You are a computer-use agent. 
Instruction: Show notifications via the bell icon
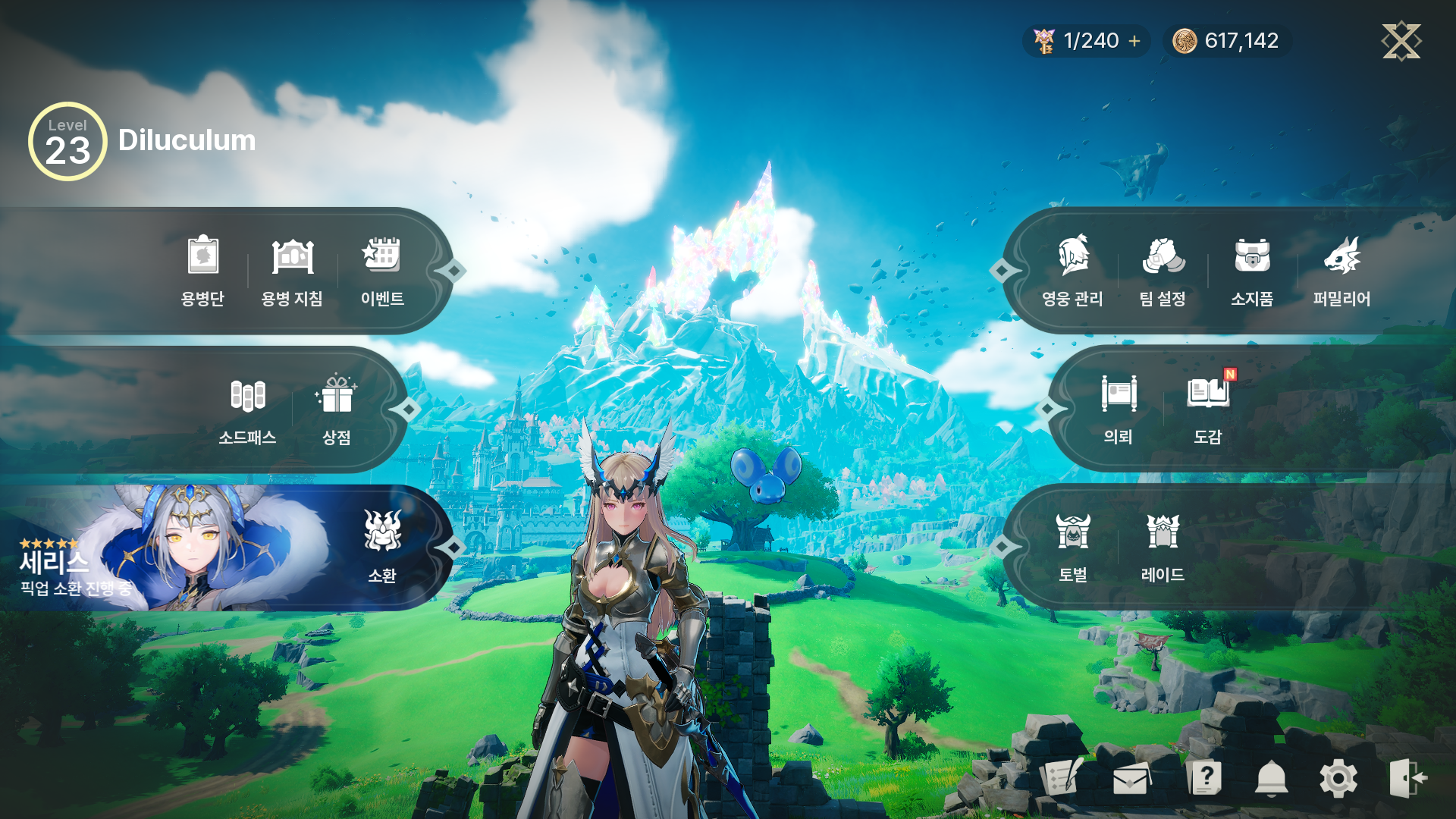coord(1272,779)
